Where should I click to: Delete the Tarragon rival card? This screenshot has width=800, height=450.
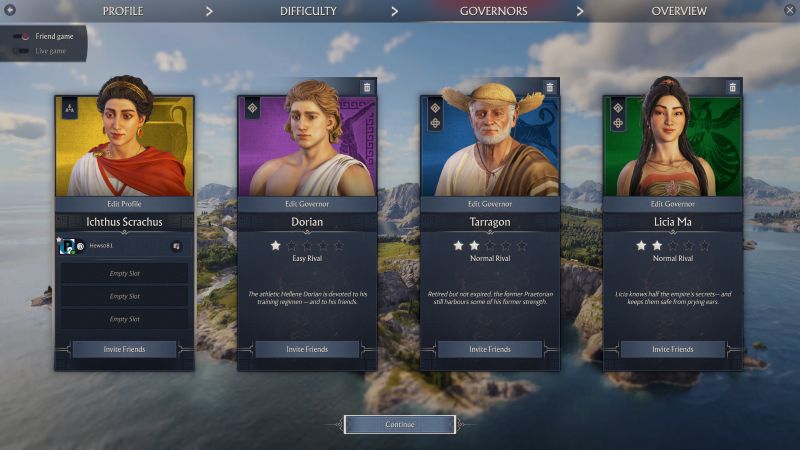click(x=550, y=87)
